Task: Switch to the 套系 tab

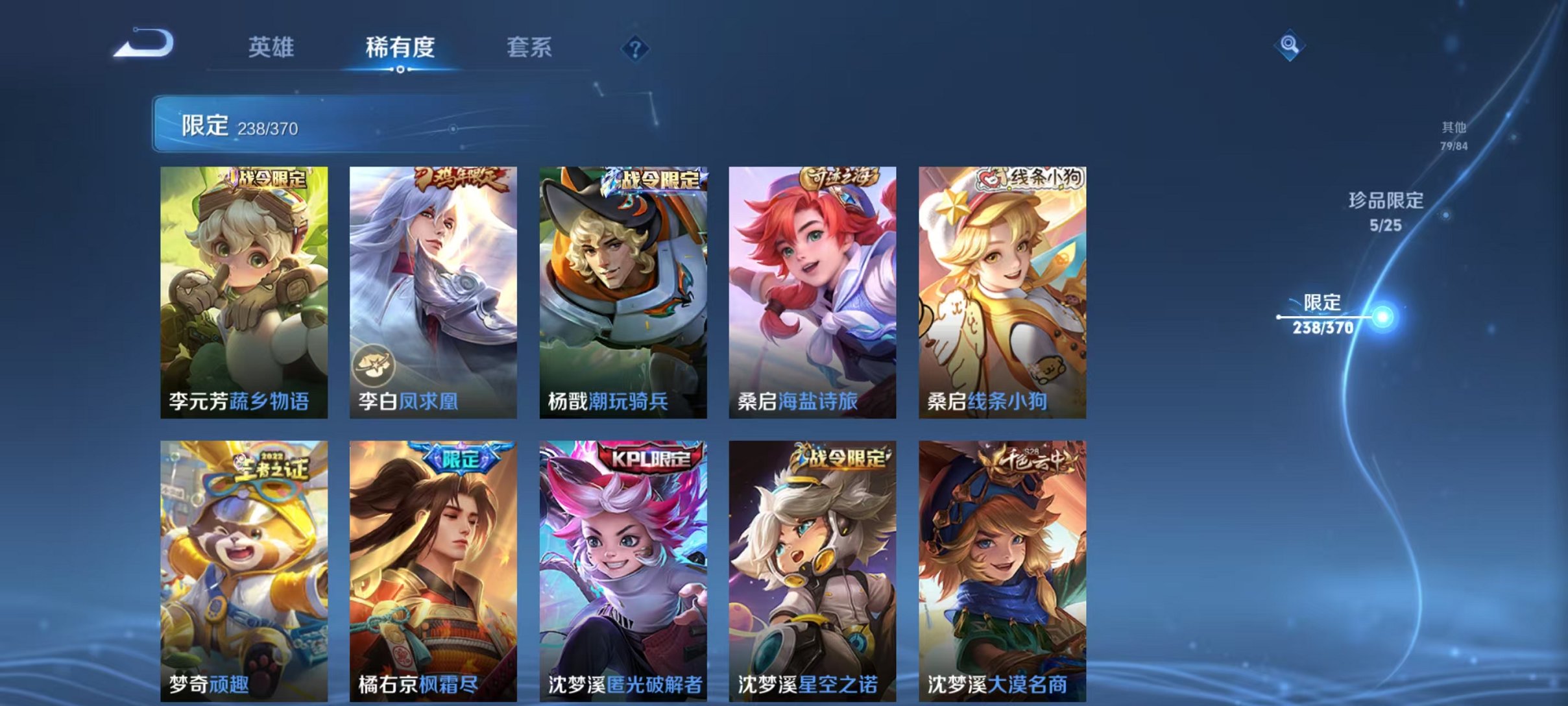Action: point(529,49)
